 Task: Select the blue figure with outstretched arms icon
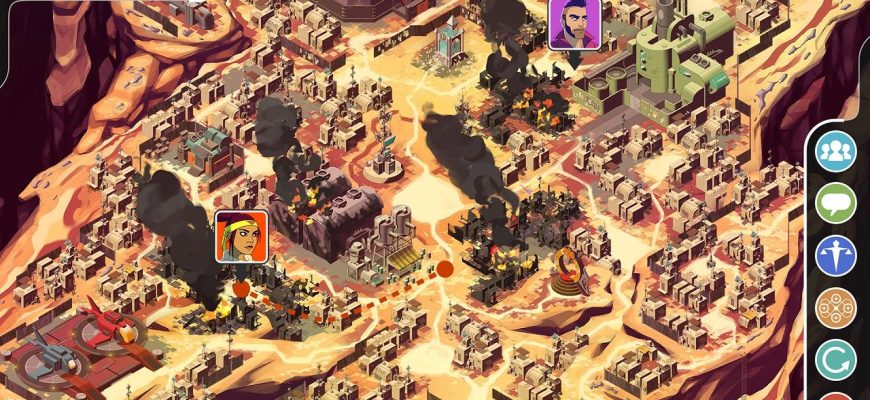coord(836,255)
